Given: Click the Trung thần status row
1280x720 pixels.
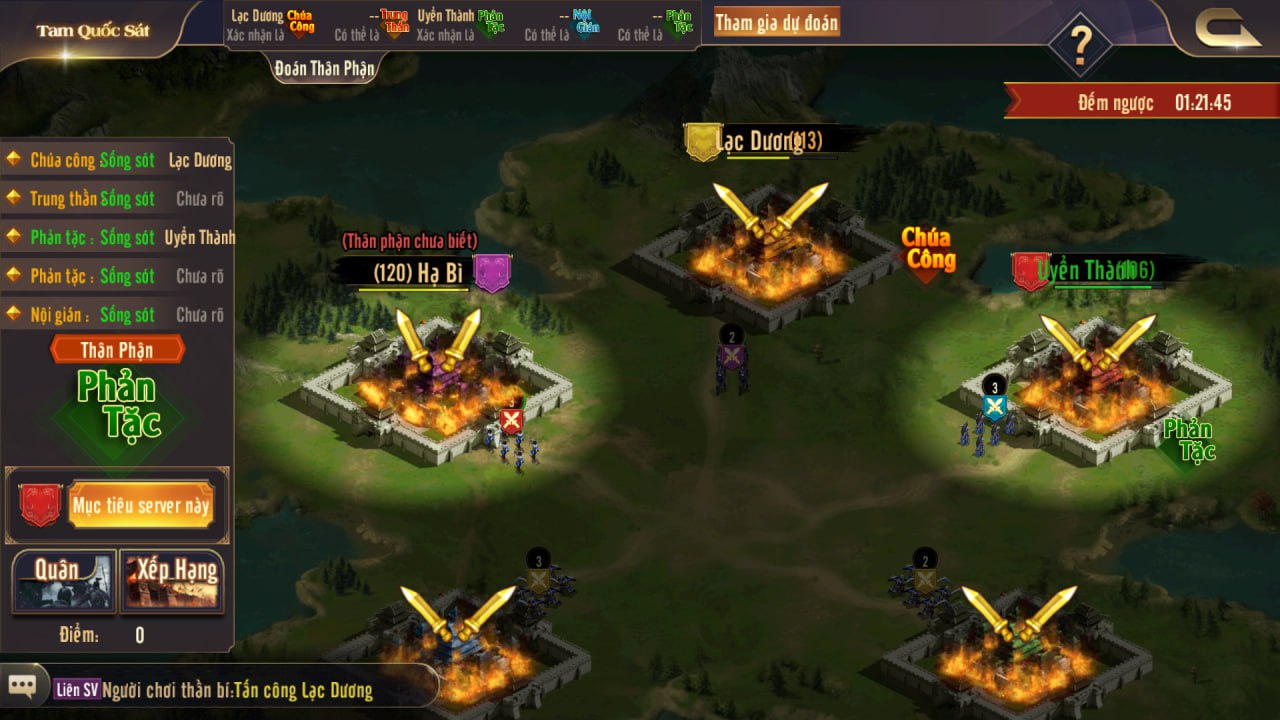Looking at the screenshot, I should (118, 199).
